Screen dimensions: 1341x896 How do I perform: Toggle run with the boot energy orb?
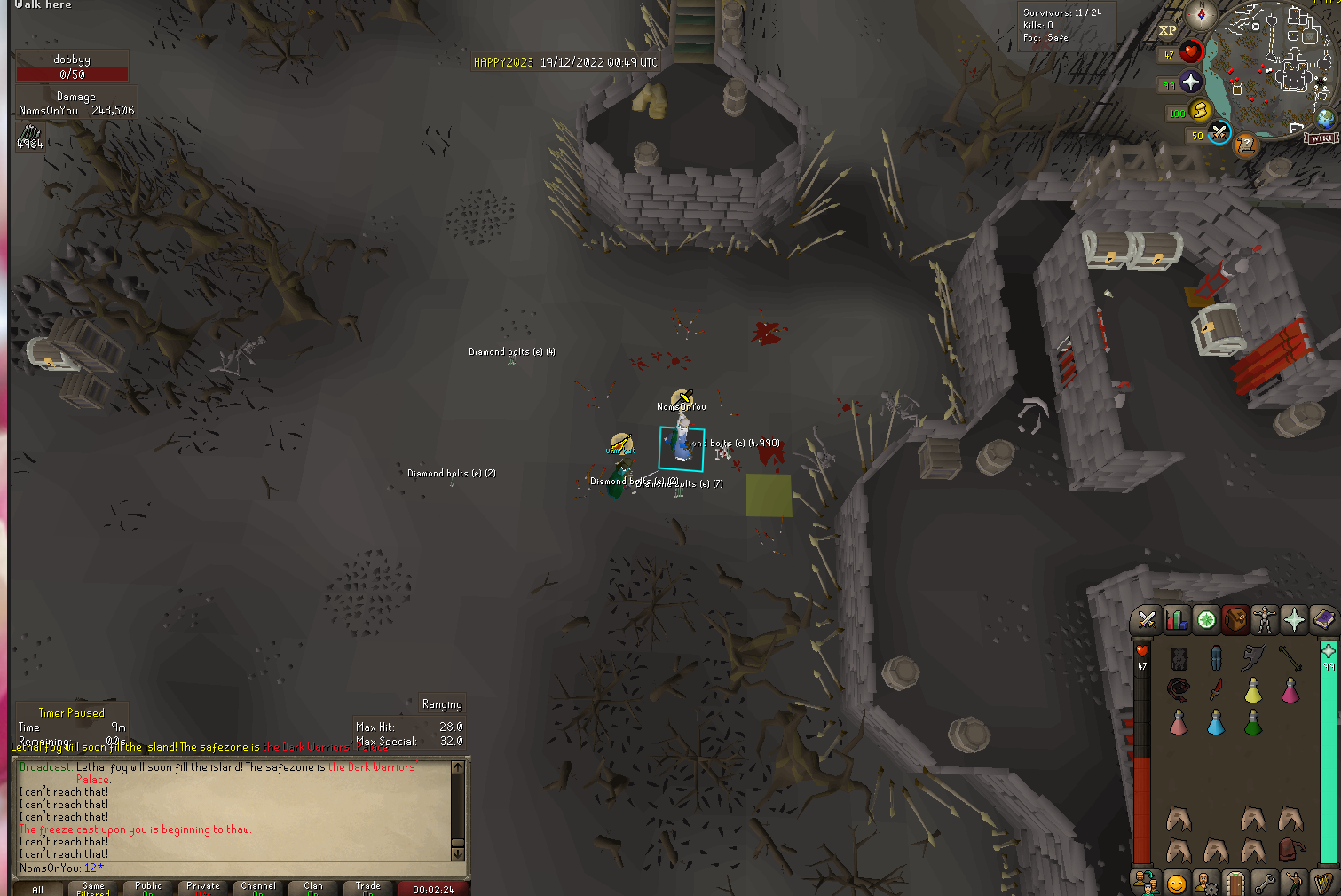click(x=1200, y=110)
